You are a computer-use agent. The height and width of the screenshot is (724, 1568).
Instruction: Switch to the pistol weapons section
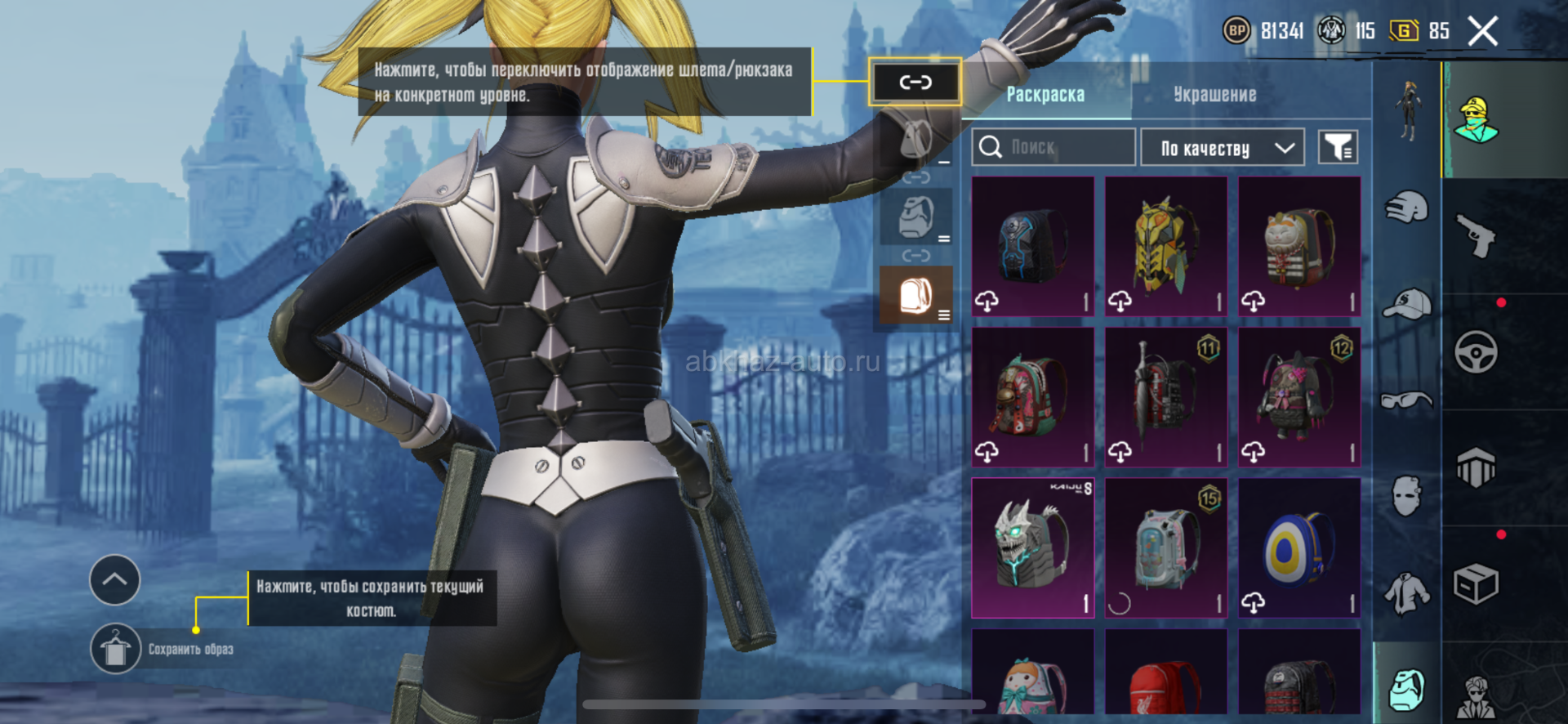point(1477,237)
